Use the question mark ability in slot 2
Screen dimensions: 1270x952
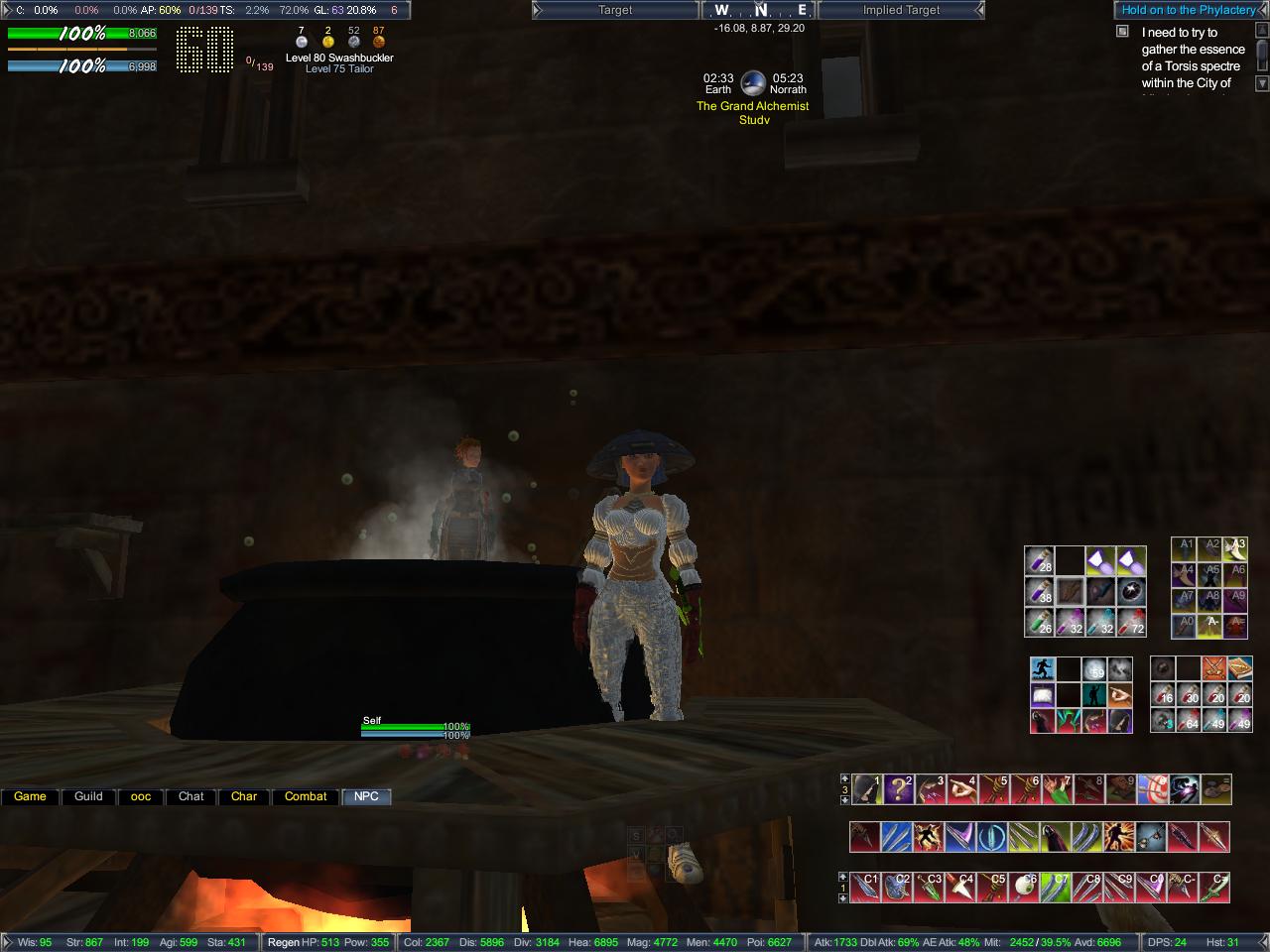899,789
